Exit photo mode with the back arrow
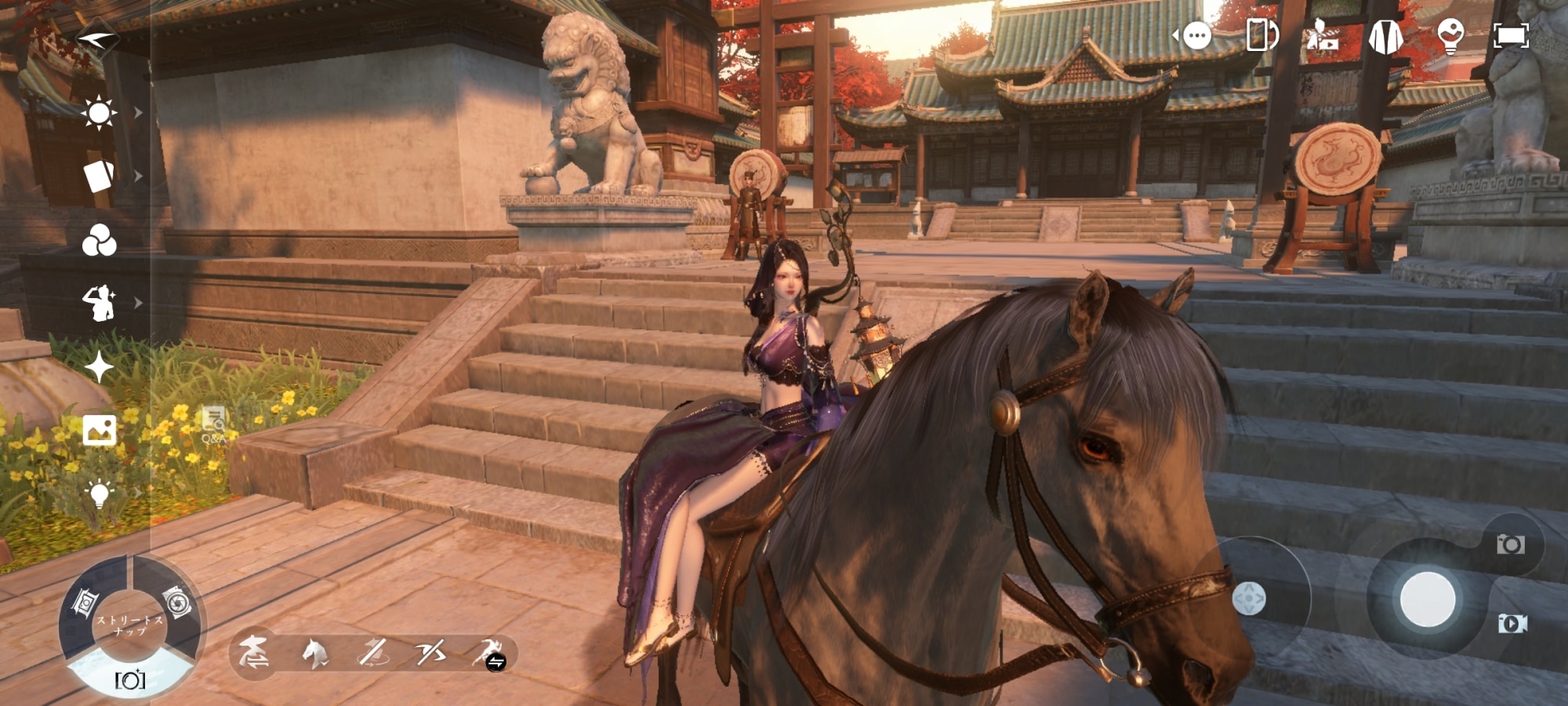Viewport: 1568px width, 706px height. pos(98,38)
